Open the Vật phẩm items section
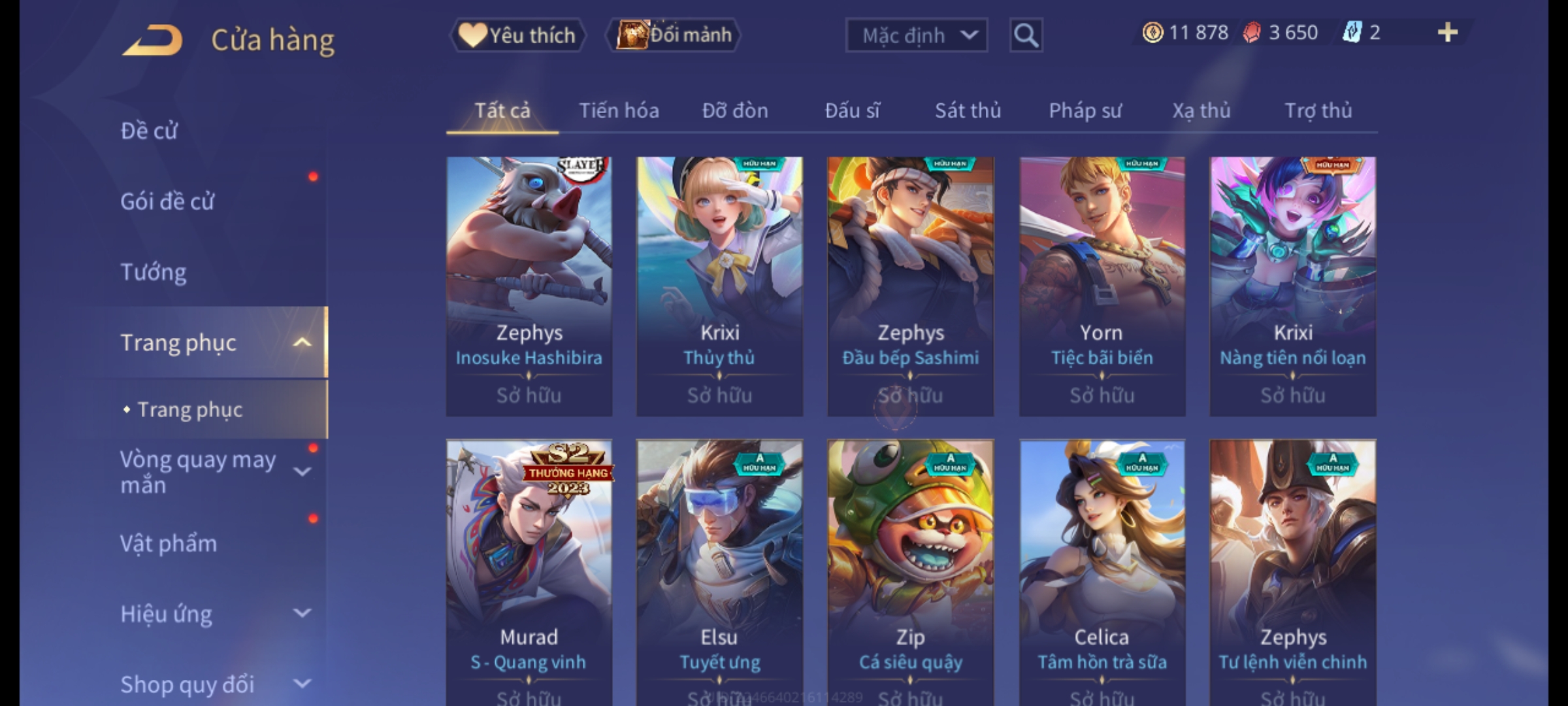1568x706 pixels. pyautogui.click(x=169, y=544)
